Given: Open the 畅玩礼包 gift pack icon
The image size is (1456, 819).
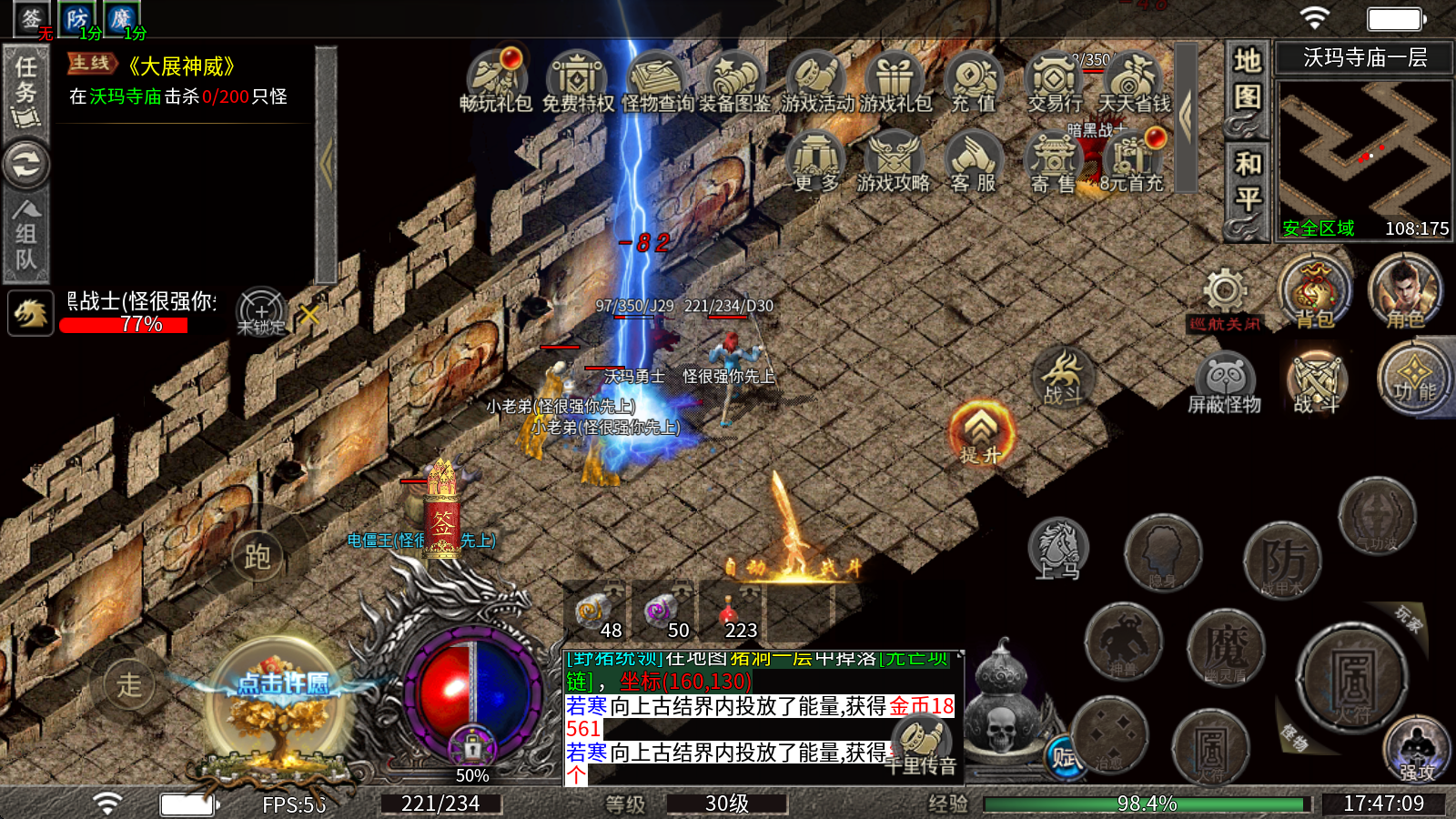Looking at the screenshot, I should coord(495,80).
